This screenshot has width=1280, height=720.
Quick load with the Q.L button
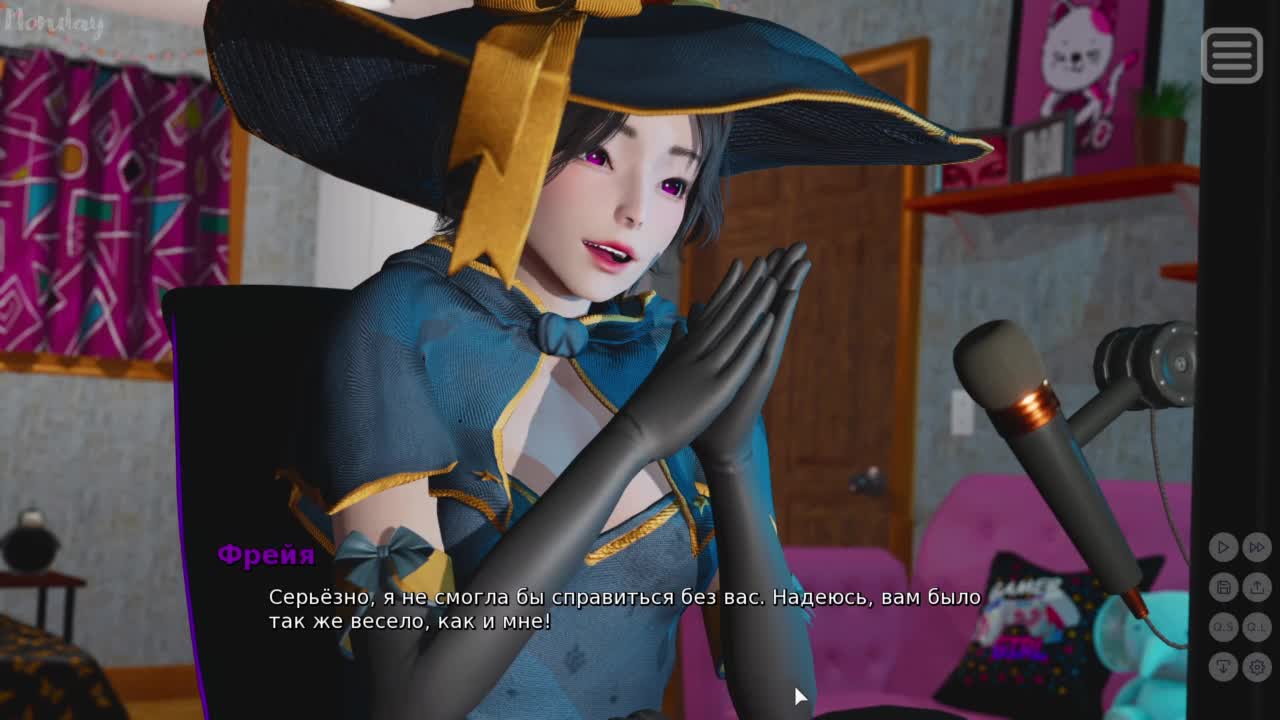pos(1257,627)
